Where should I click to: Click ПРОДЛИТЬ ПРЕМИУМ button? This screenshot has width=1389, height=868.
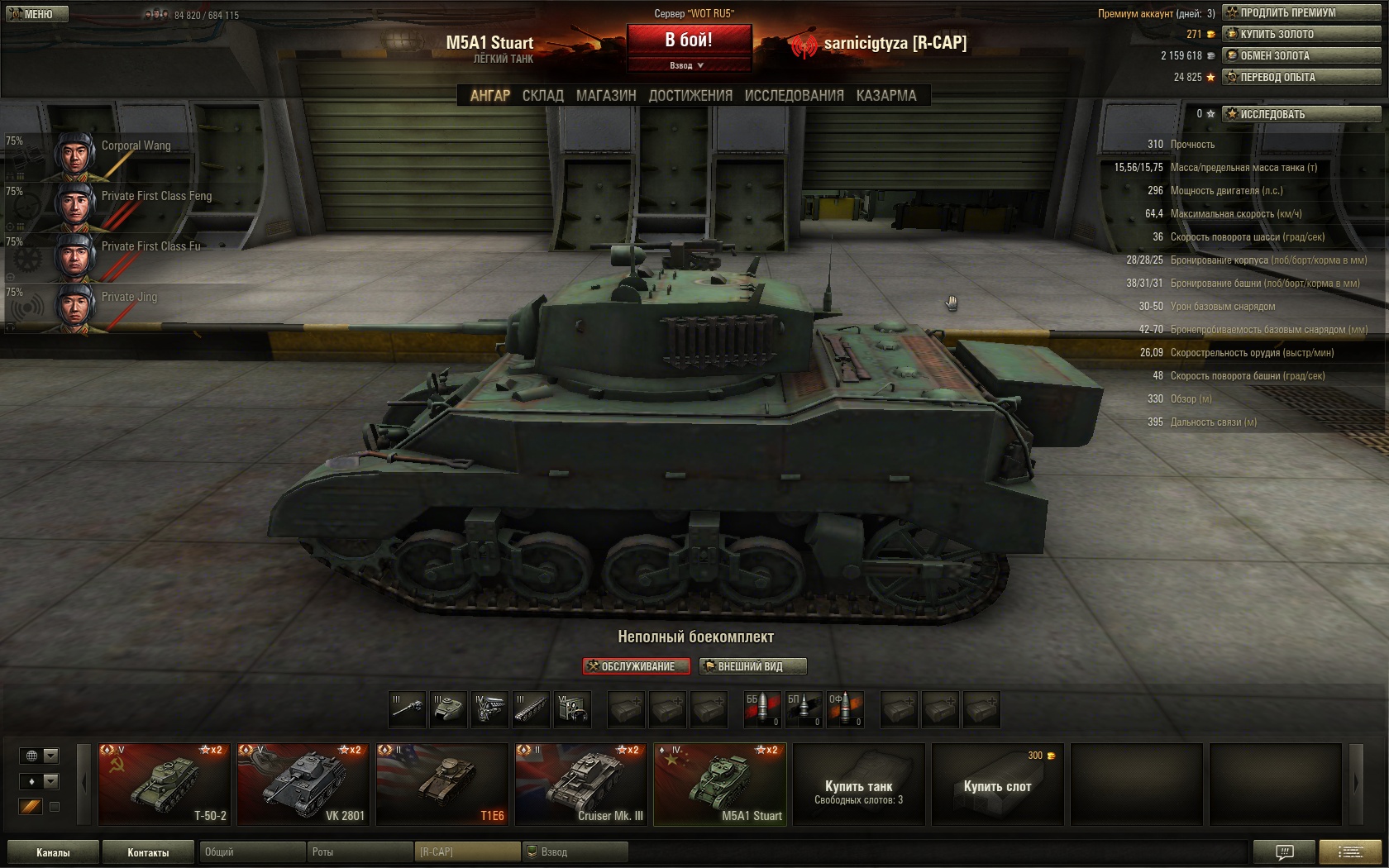click(1301, 12)
